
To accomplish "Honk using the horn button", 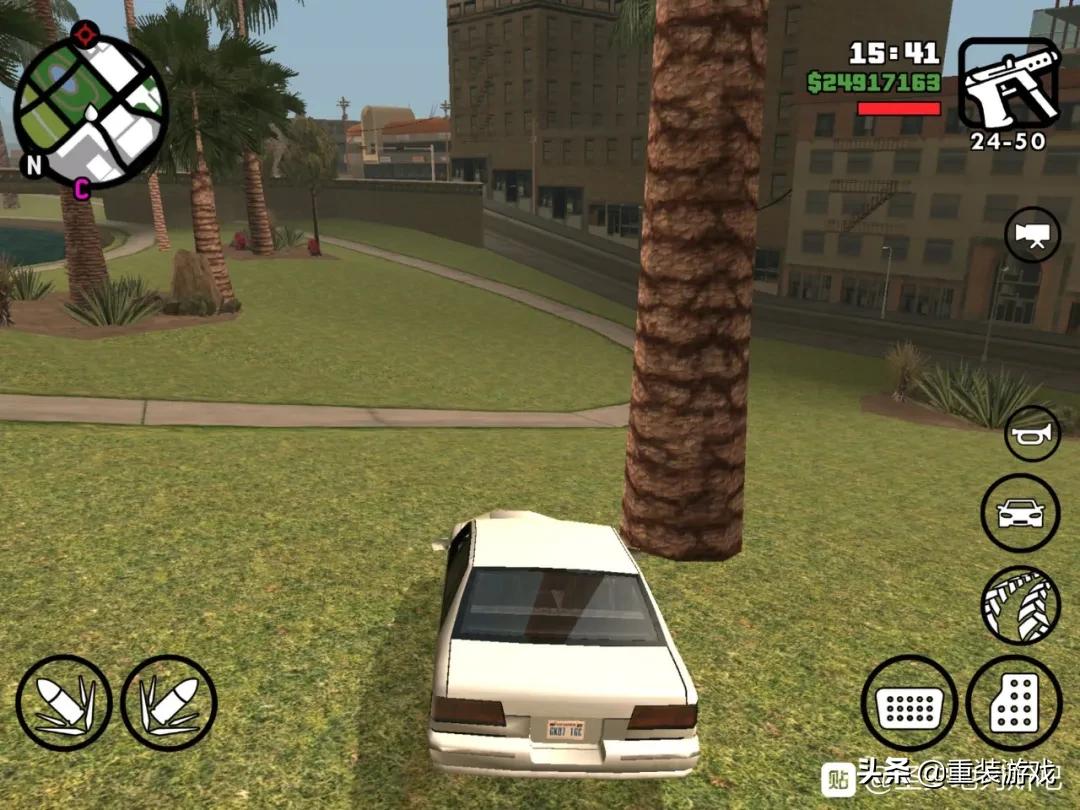I will (1032, 433).
